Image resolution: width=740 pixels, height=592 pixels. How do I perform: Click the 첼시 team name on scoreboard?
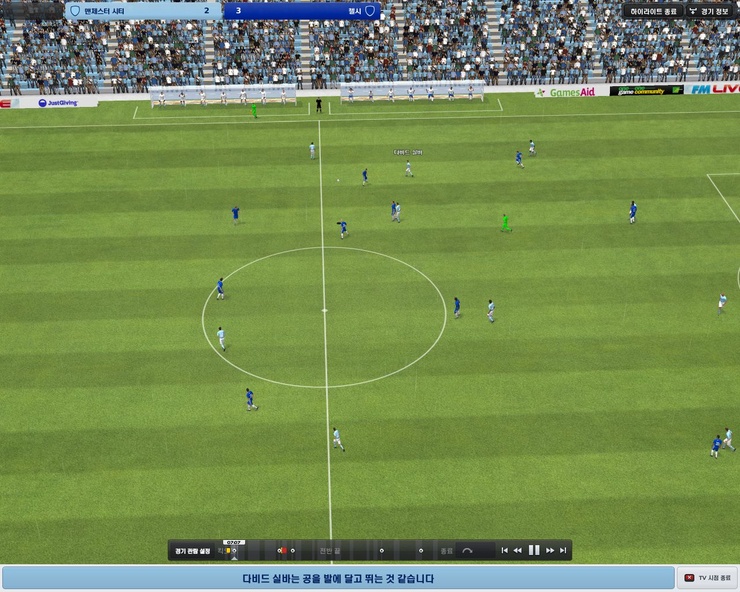[355, 11]
